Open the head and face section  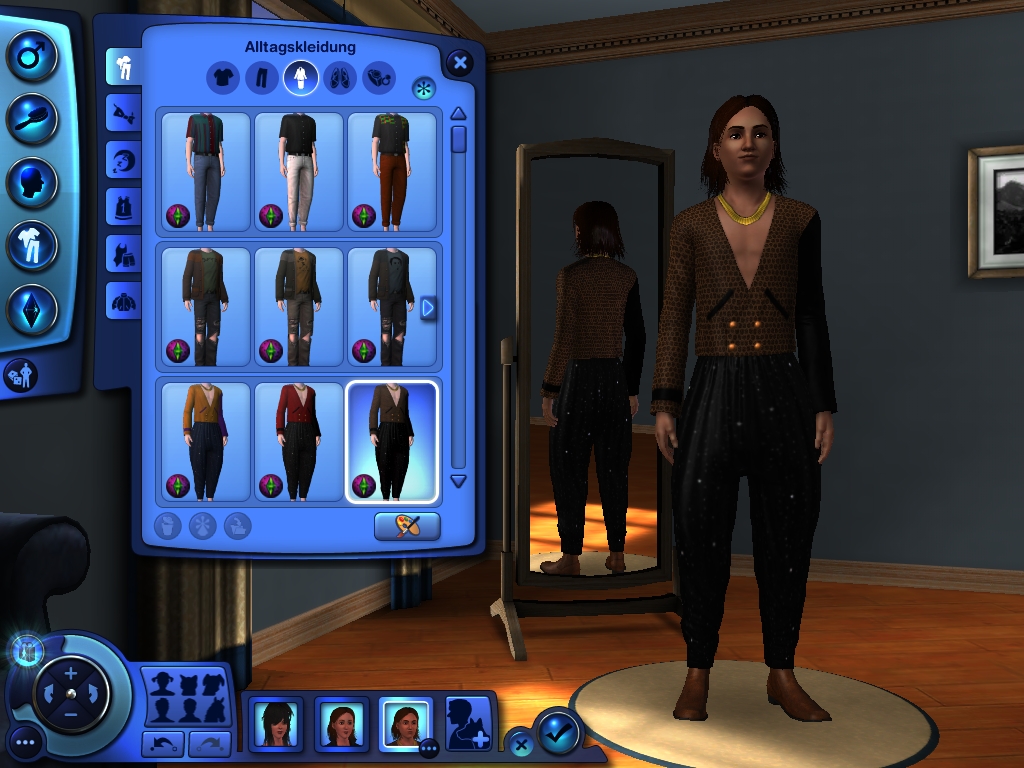(32, 183)
